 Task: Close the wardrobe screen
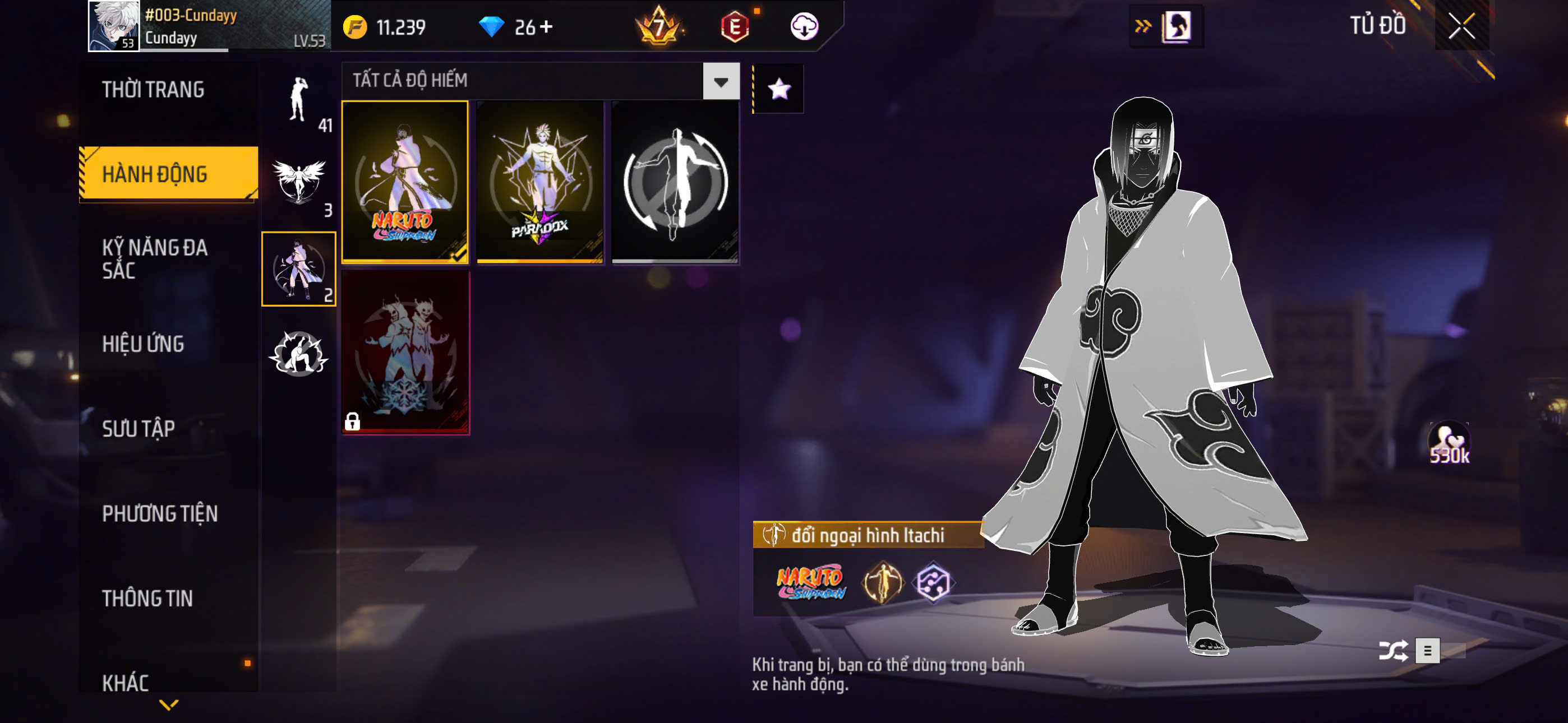1461,26
